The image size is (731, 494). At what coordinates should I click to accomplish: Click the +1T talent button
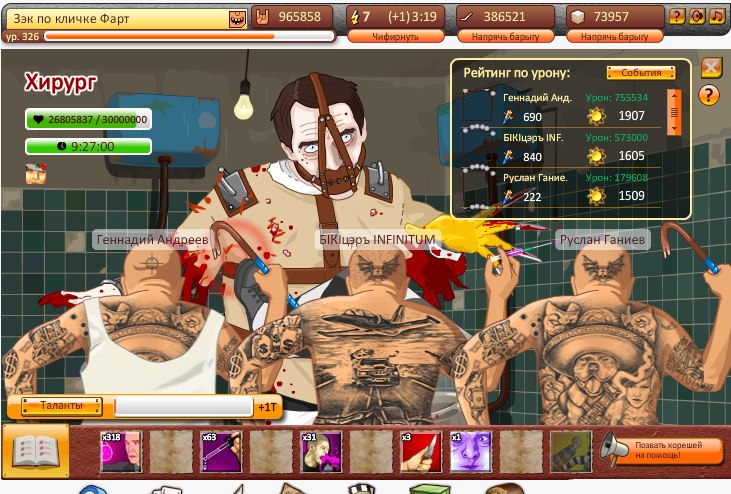pos(267,407)
